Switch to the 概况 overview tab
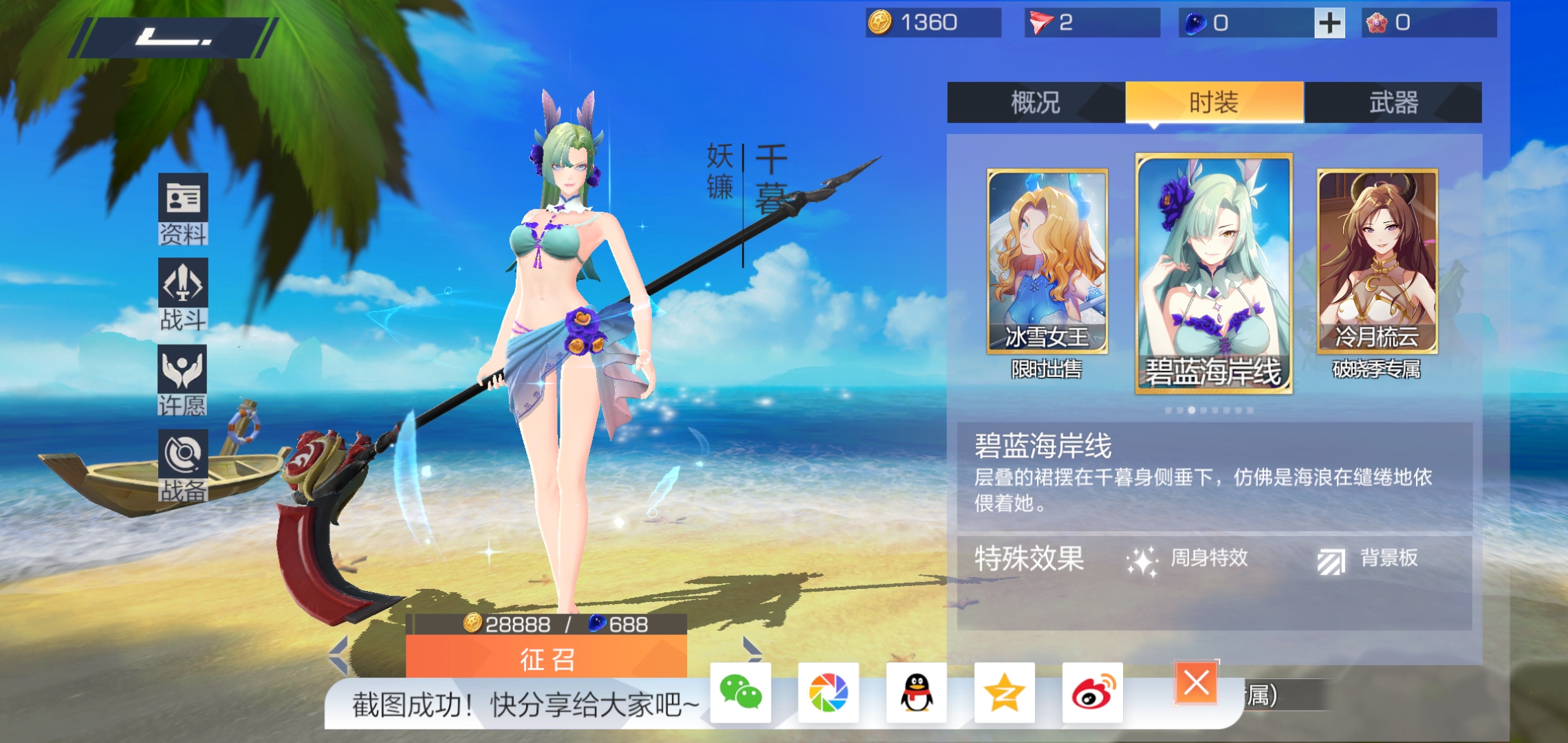The image size is (1568, 743). [x=1036, y=103]
